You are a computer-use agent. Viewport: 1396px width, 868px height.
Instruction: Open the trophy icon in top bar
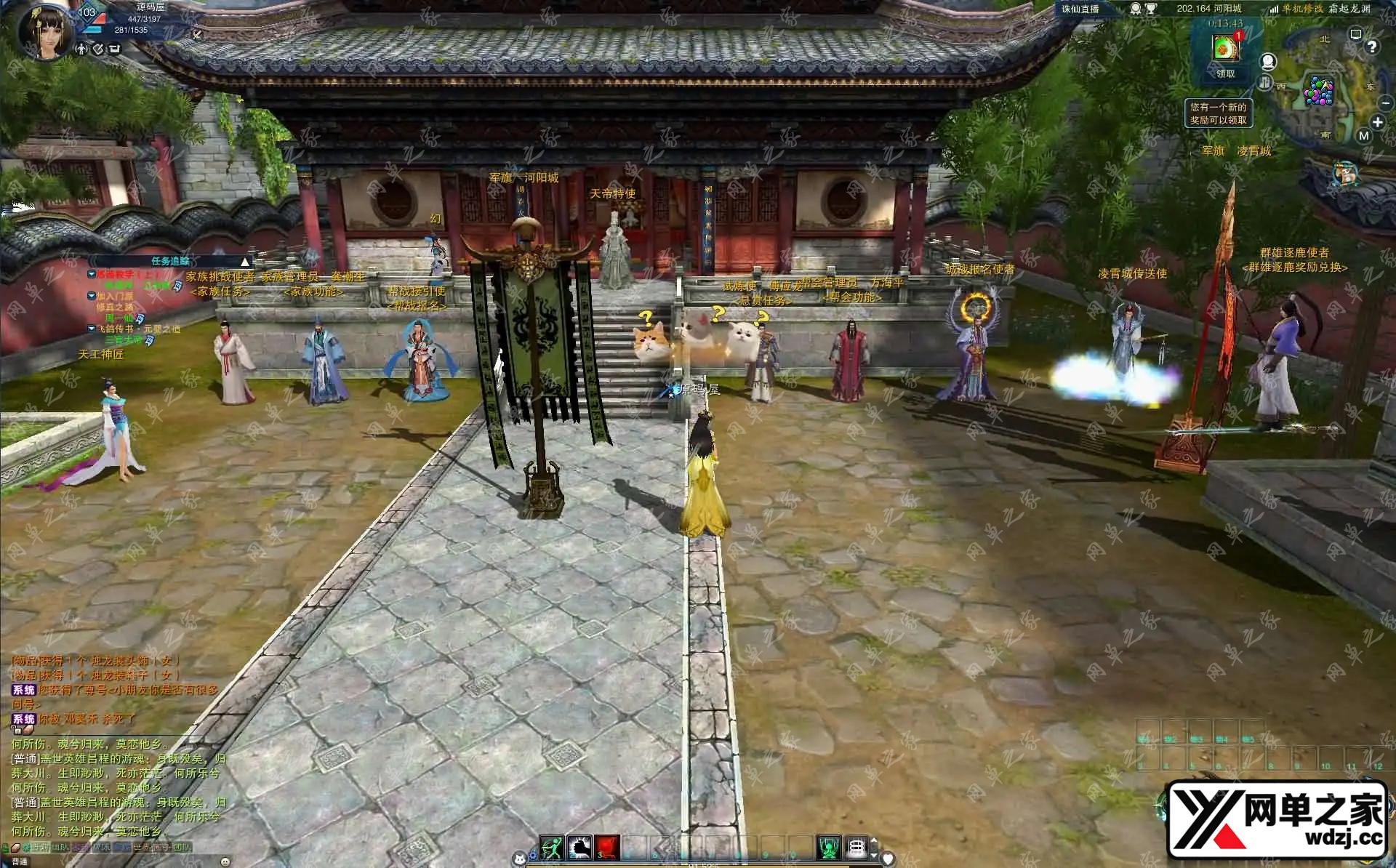pyautogui.click(x=1151, y=9)
